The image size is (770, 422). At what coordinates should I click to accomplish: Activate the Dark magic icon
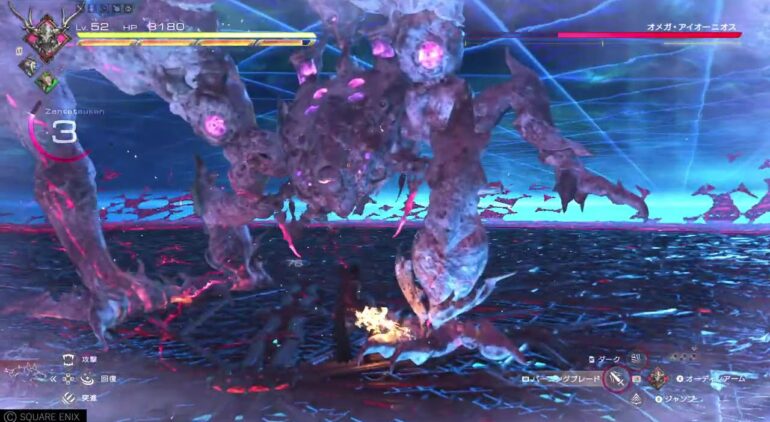pos(638,358)
